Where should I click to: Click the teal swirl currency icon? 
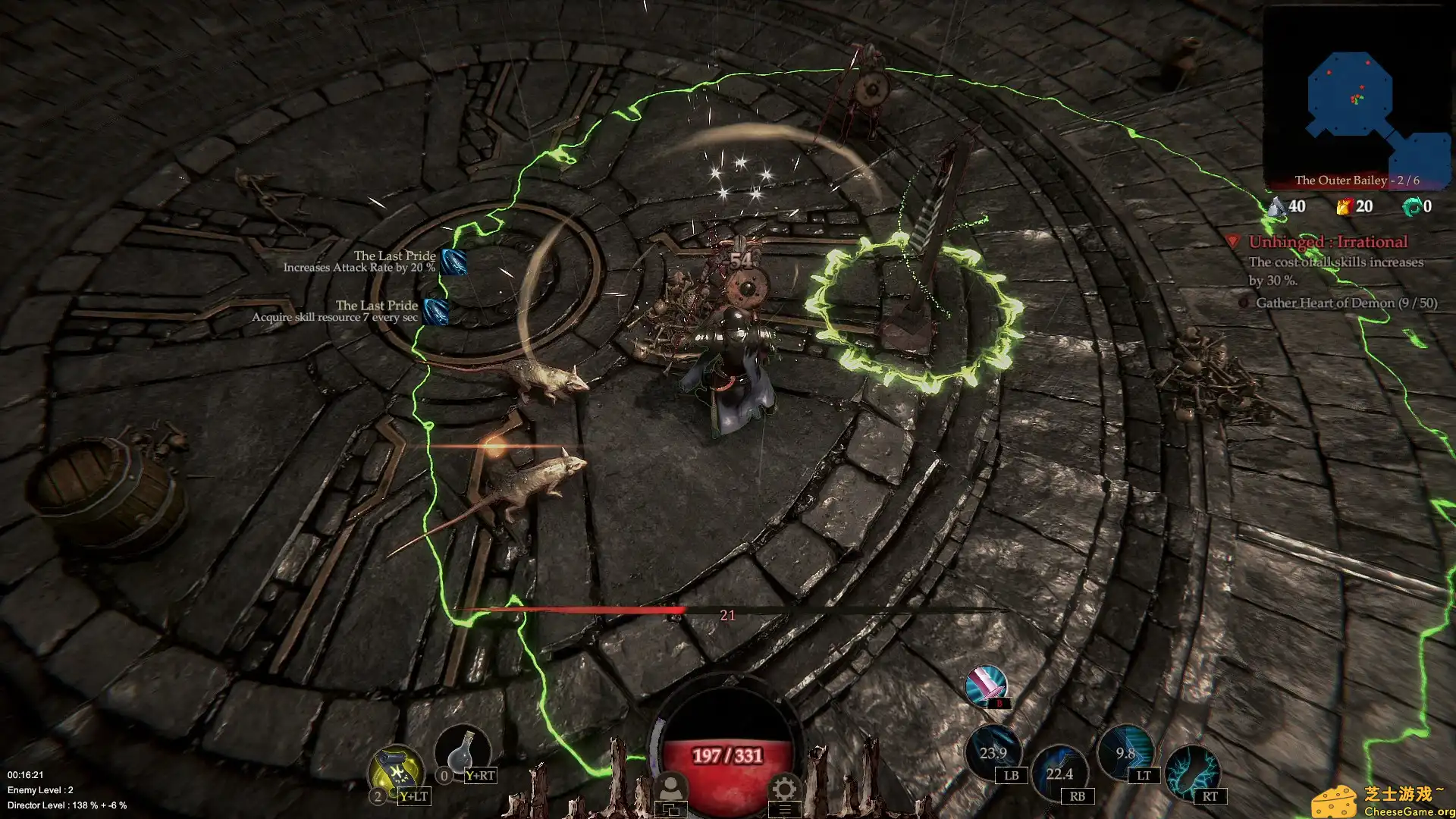pyautogui.click(x=1411, y=206)
